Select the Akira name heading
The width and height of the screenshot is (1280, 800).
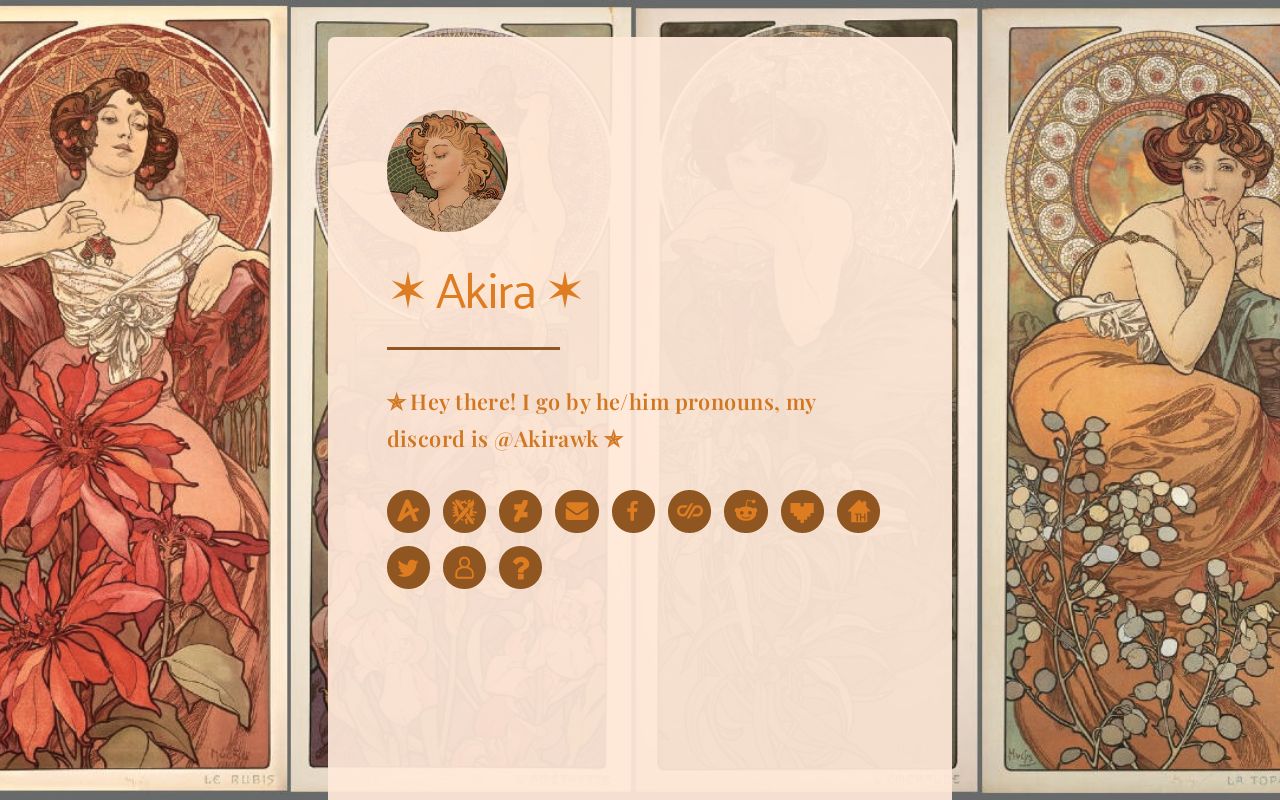coord(487,291)
